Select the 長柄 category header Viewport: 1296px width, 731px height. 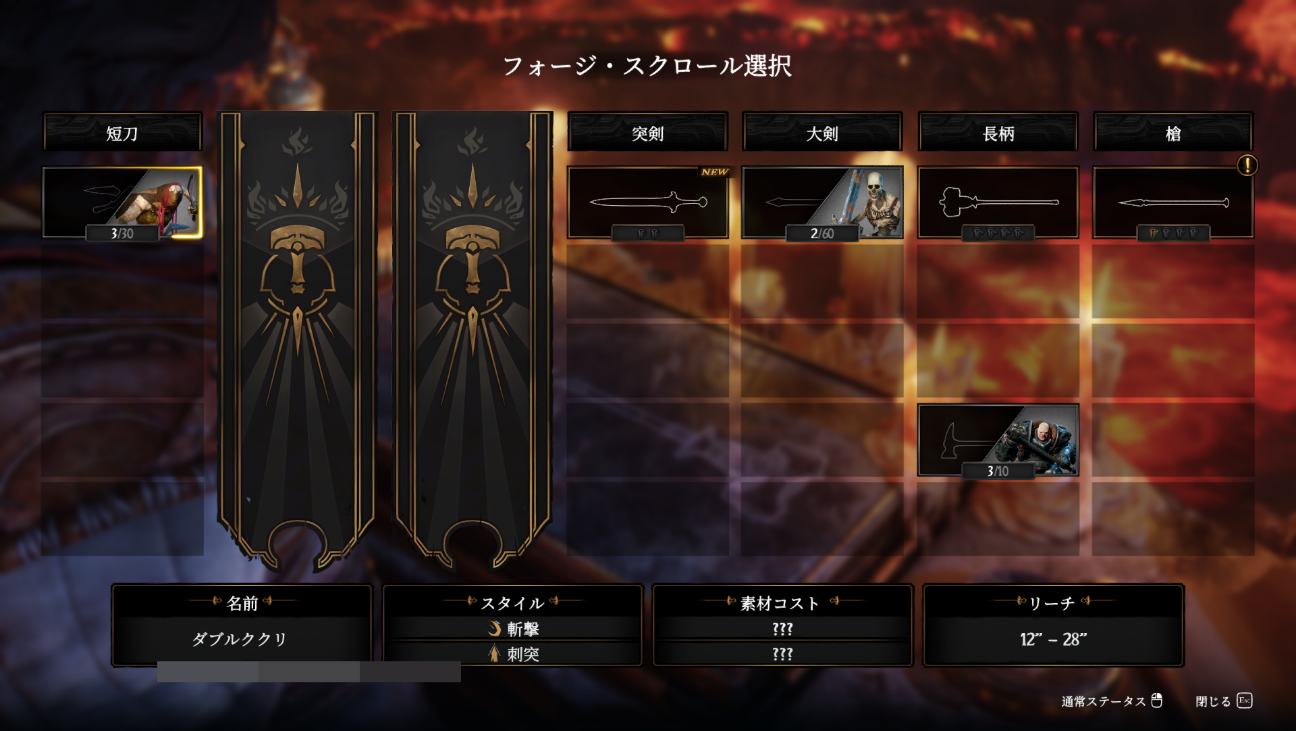coord(998,133)
